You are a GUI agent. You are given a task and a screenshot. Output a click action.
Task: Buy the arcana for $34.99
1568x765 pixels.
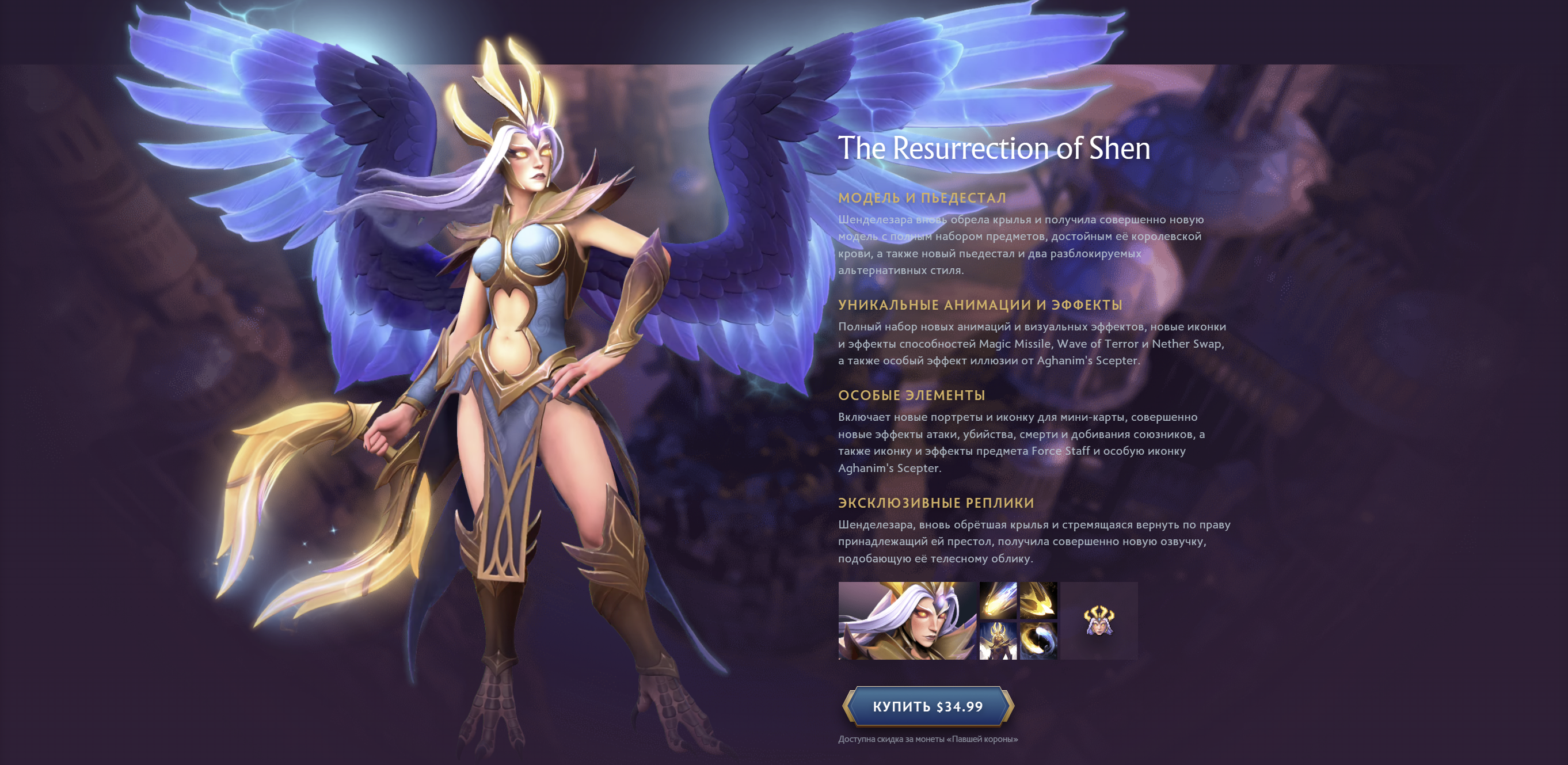(x=928, y=706)
